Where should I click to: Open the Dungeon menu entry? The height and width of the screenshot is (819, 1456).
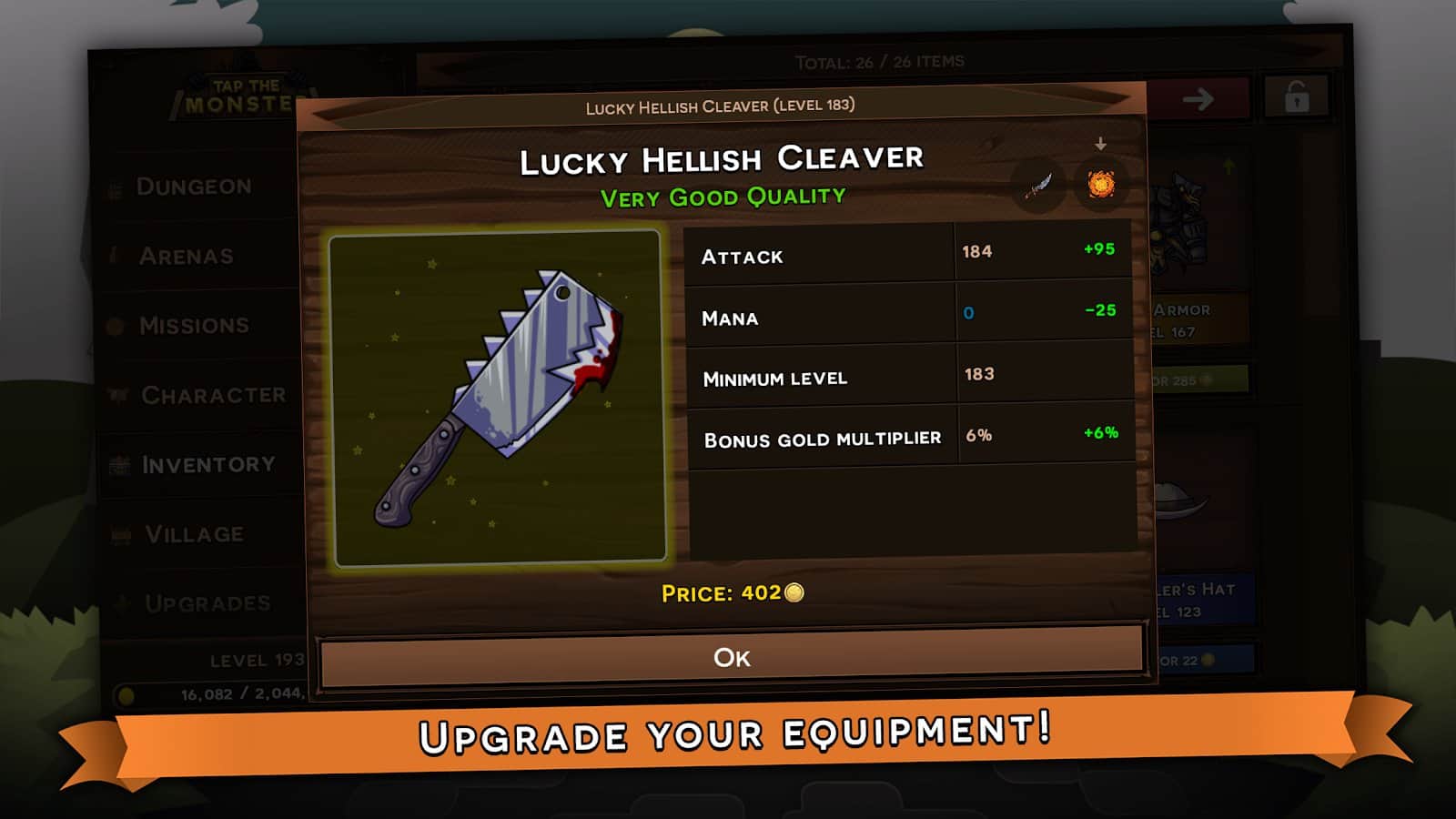[193, 187]
